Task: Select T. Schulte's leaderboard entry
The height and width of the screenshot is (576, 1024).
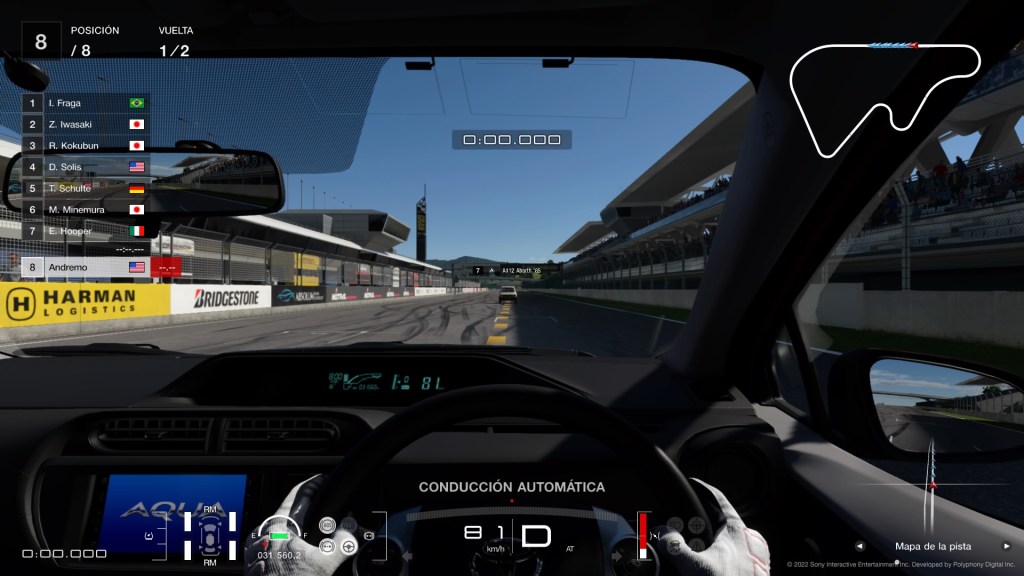Action: tap(85, 188)
